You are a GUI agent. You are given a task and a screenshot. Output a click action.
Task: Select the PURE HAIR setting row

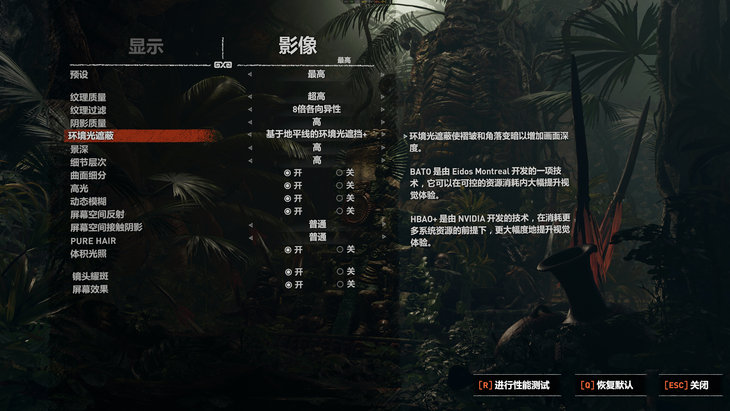[x=92, y=240]
